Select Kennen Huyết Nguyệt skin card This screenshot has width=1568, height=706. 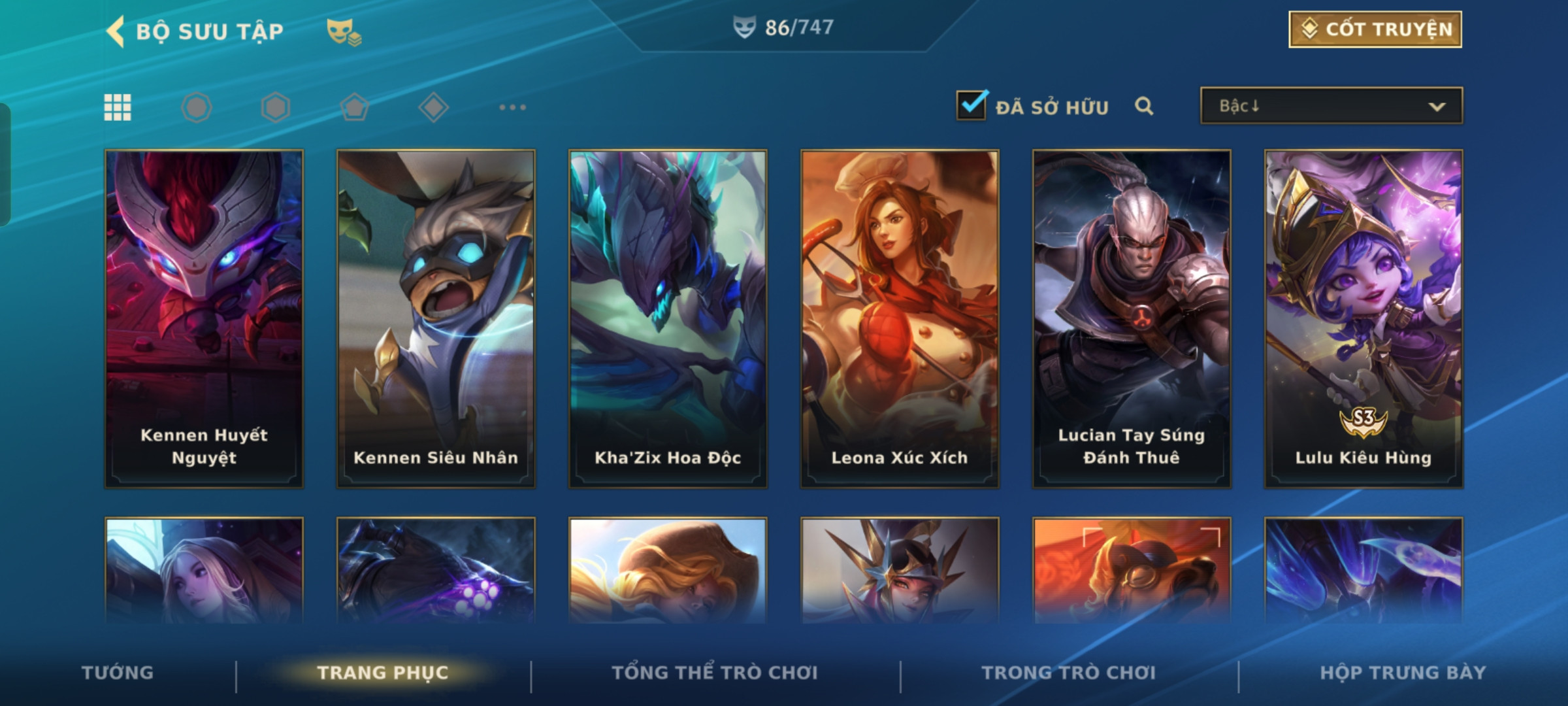point(204,319)
